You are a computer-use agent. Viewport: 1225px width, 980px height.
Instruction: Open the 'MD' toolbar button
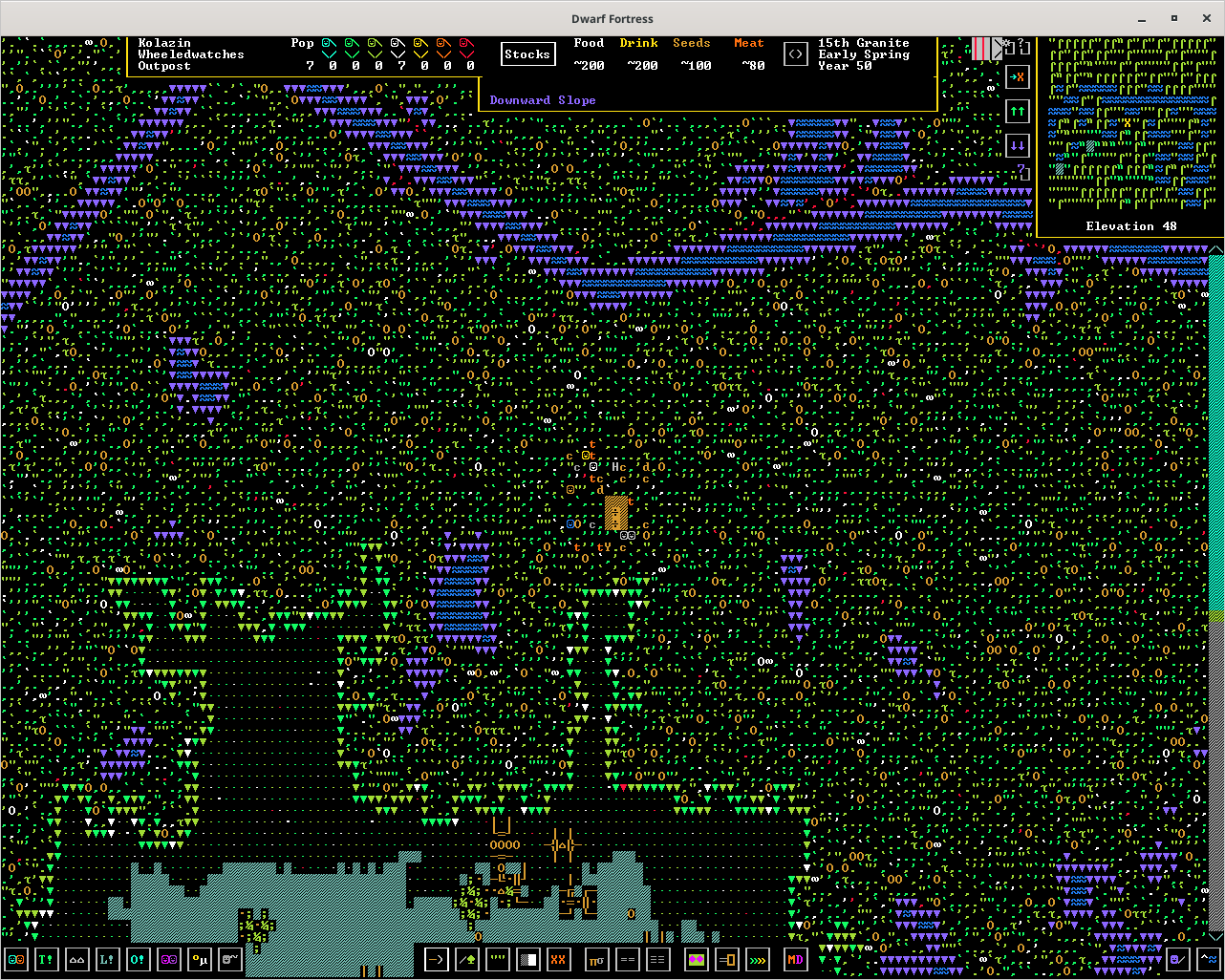coord(795,959)
